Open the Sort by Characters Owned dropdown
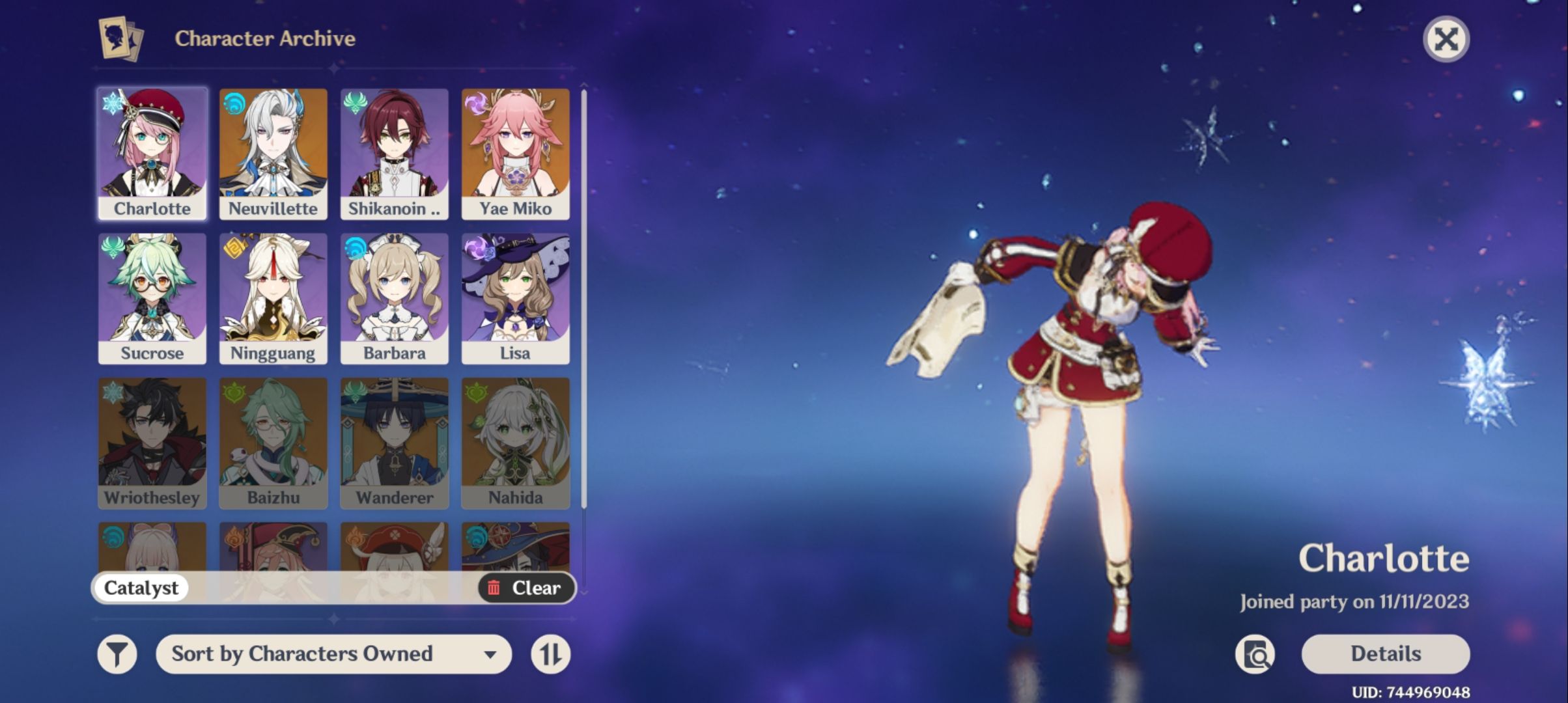The width and height of the screenshot is (1568, 703). point(333,654)
